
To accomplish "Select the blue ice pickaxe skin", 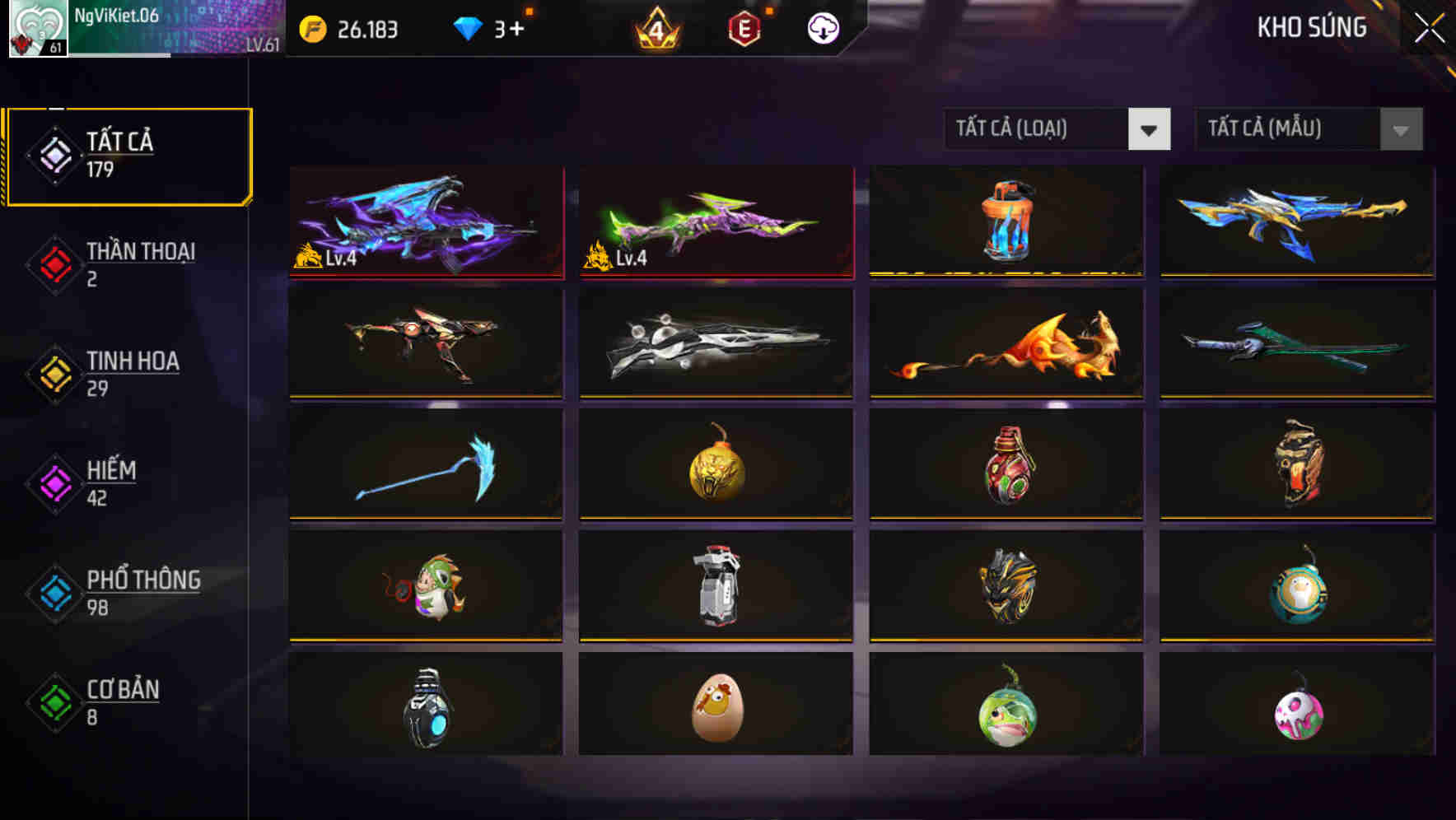I will 426,464.
